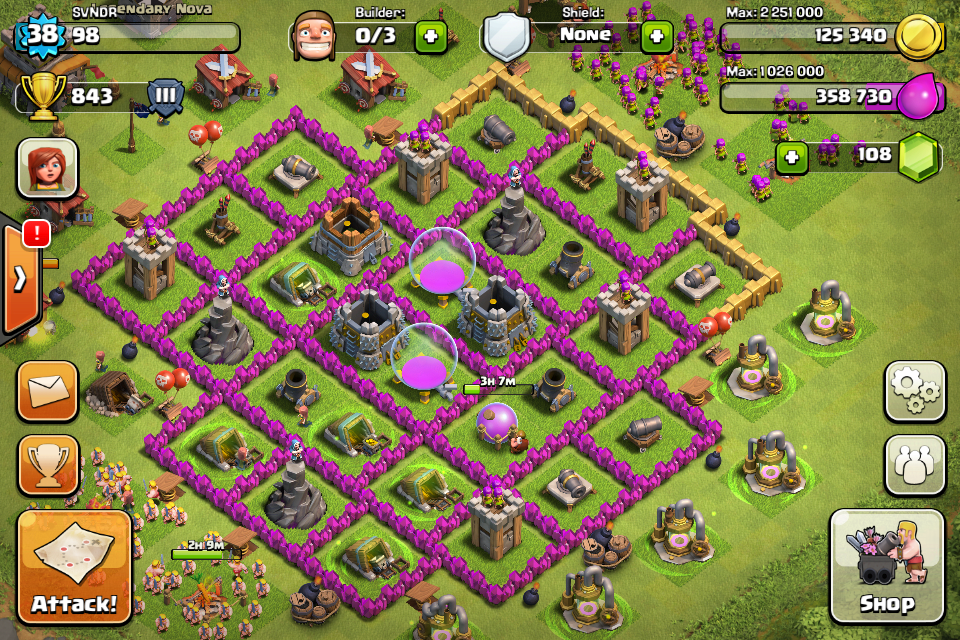This screenshot has width=960, height=640.
Task: Show the trophy leaderboard button
Action: tap(47, 465)
